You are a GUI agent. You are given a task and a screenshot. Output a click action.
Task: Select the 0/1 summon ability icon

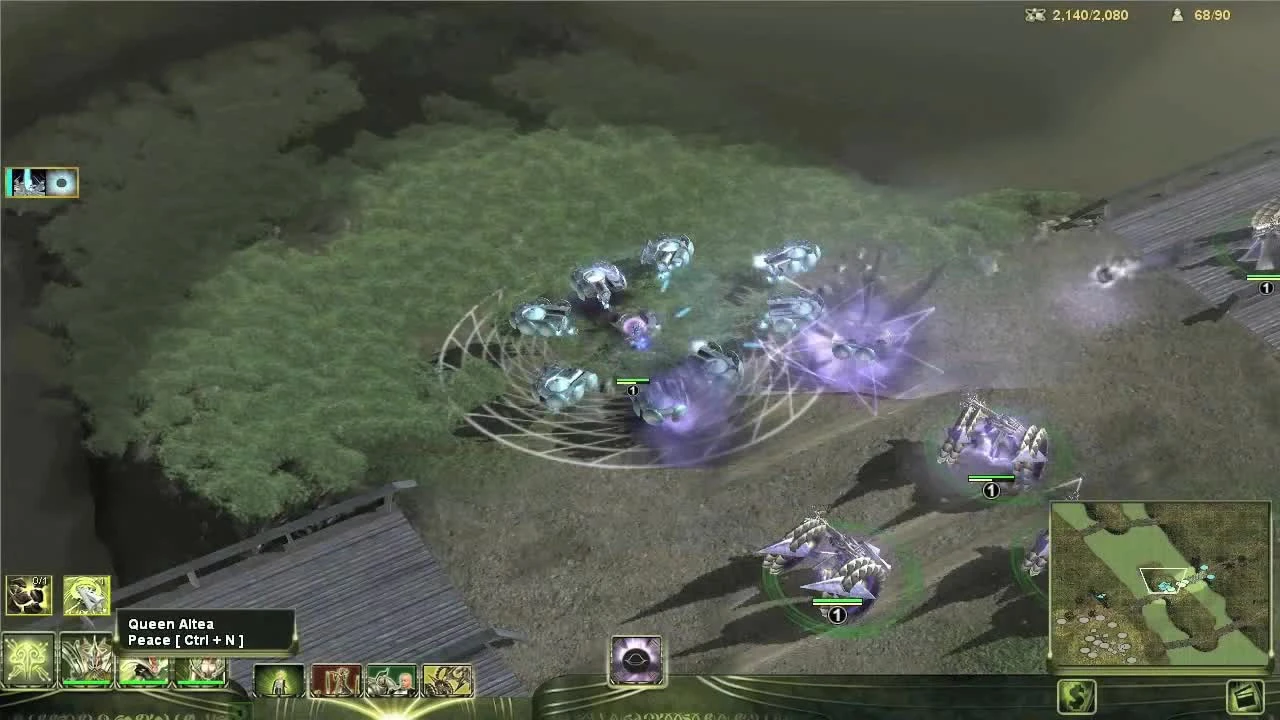click(27, 596)
